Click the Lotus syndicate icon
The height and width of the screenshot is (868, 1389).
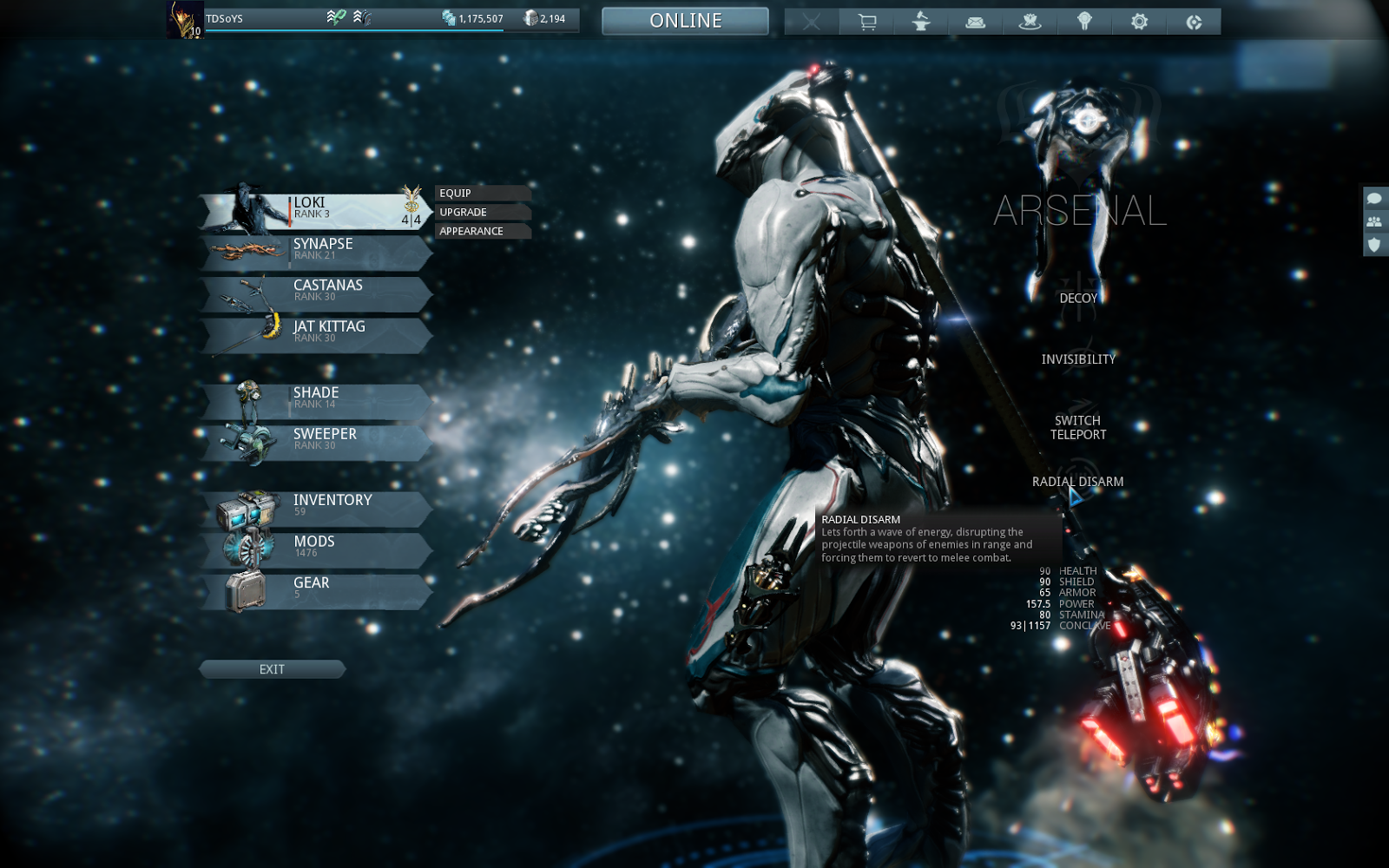[1030, 21]
